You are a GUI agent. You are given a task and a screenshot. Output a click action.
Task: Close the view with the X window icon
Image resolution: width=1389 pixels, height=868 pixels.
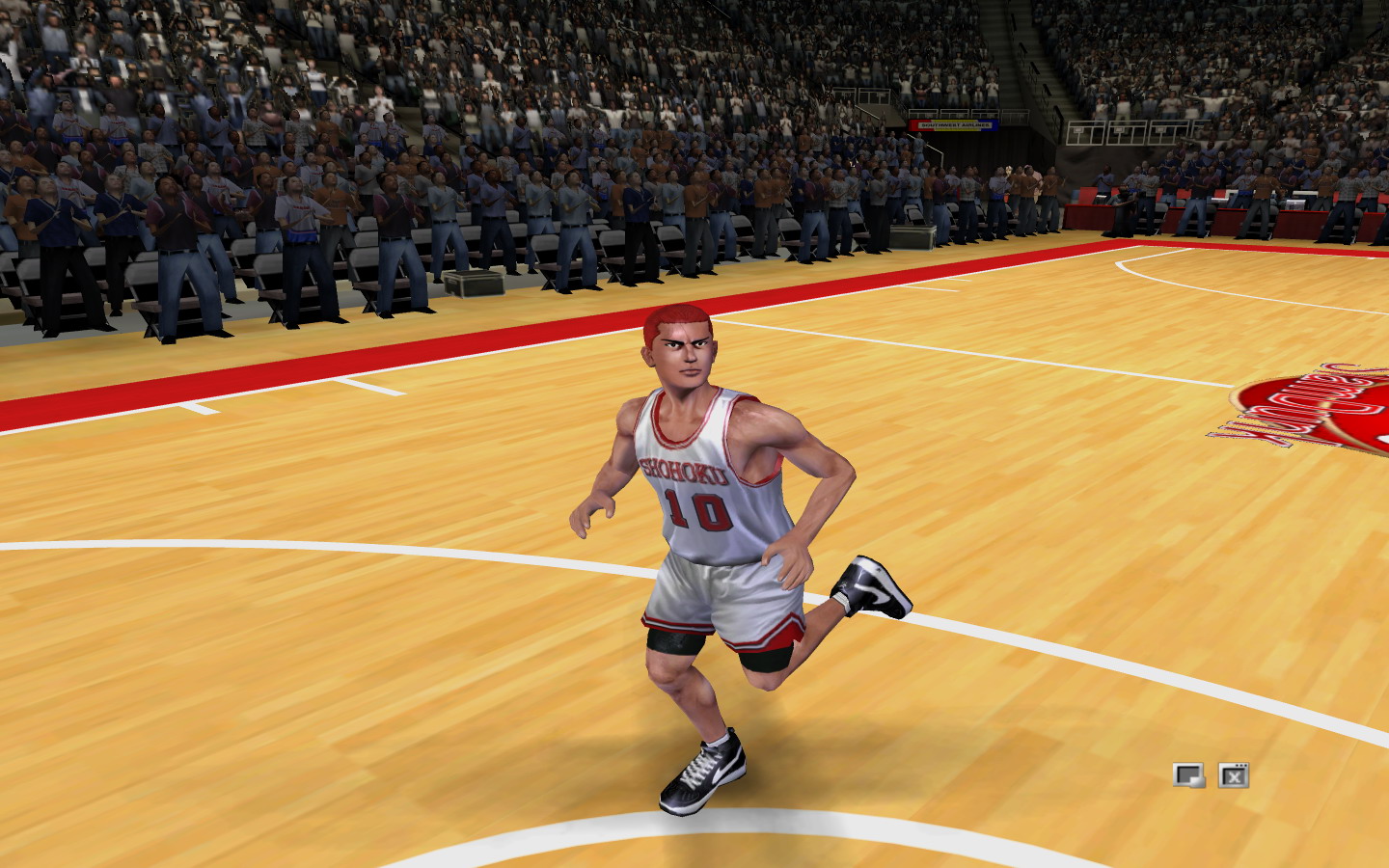(x=1234, y=774)
